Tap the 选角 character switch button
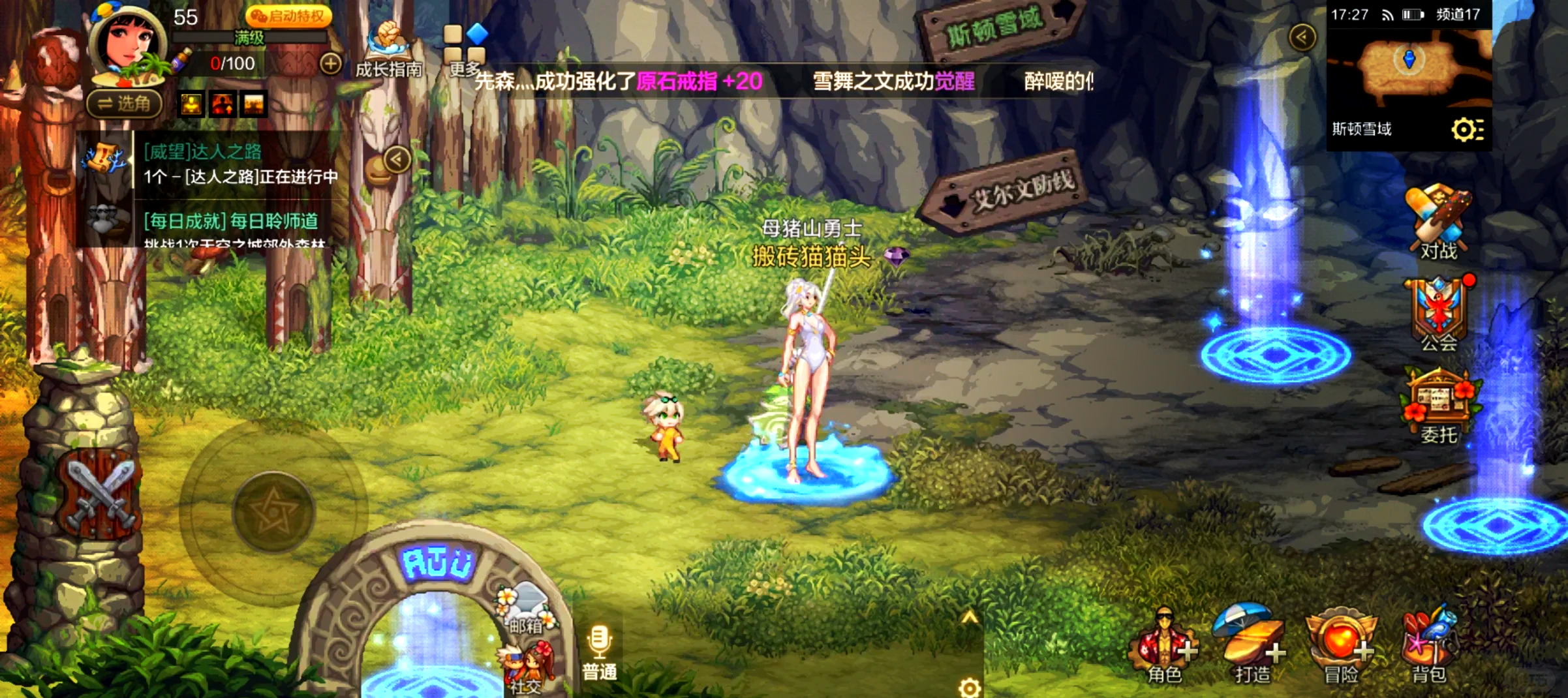The width and height of the screenshot is (1568, 698). click(x=124, y=104)
